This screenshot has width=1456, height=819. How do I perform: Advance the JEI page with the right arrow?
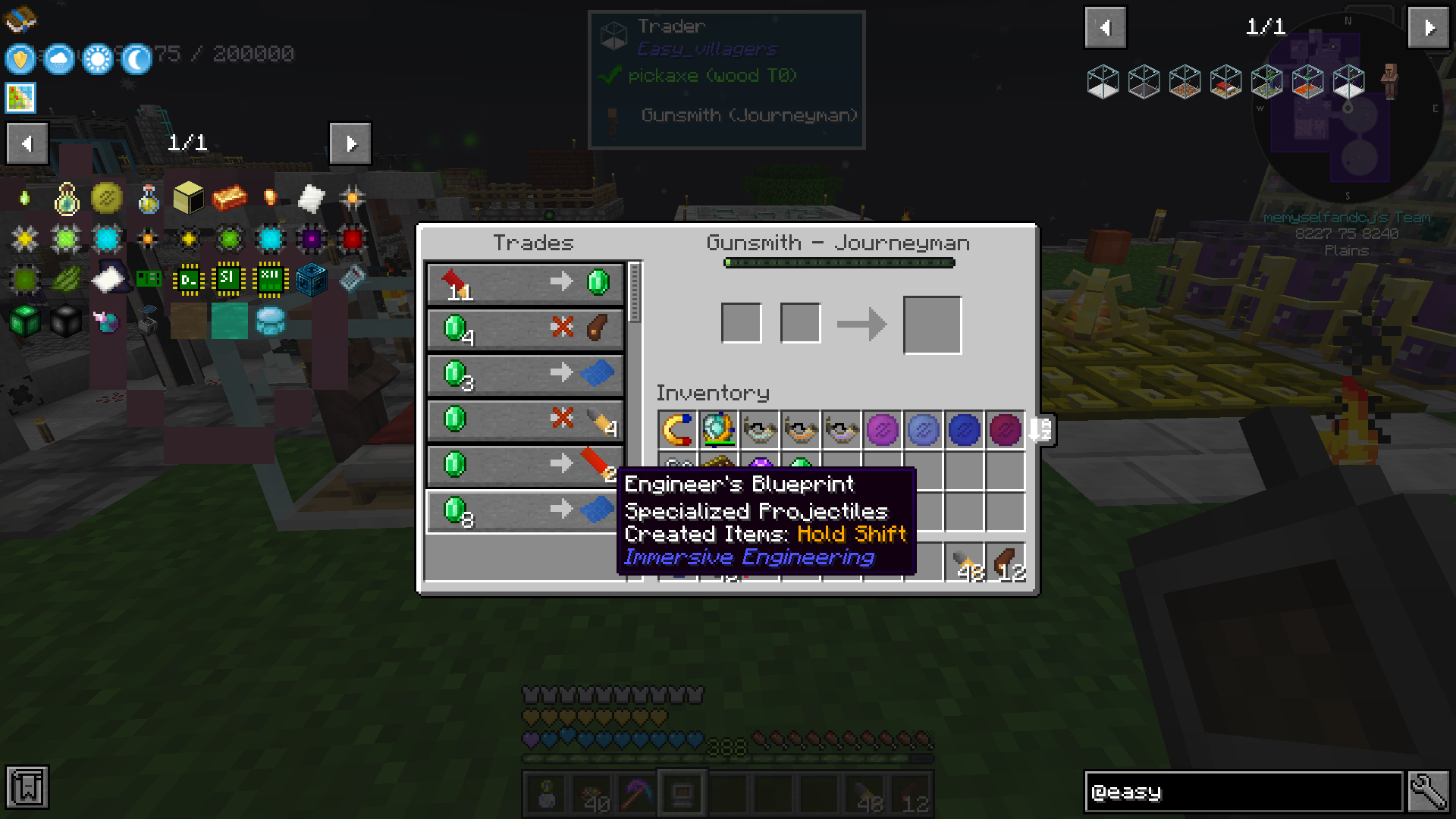(x=350, y=143)
